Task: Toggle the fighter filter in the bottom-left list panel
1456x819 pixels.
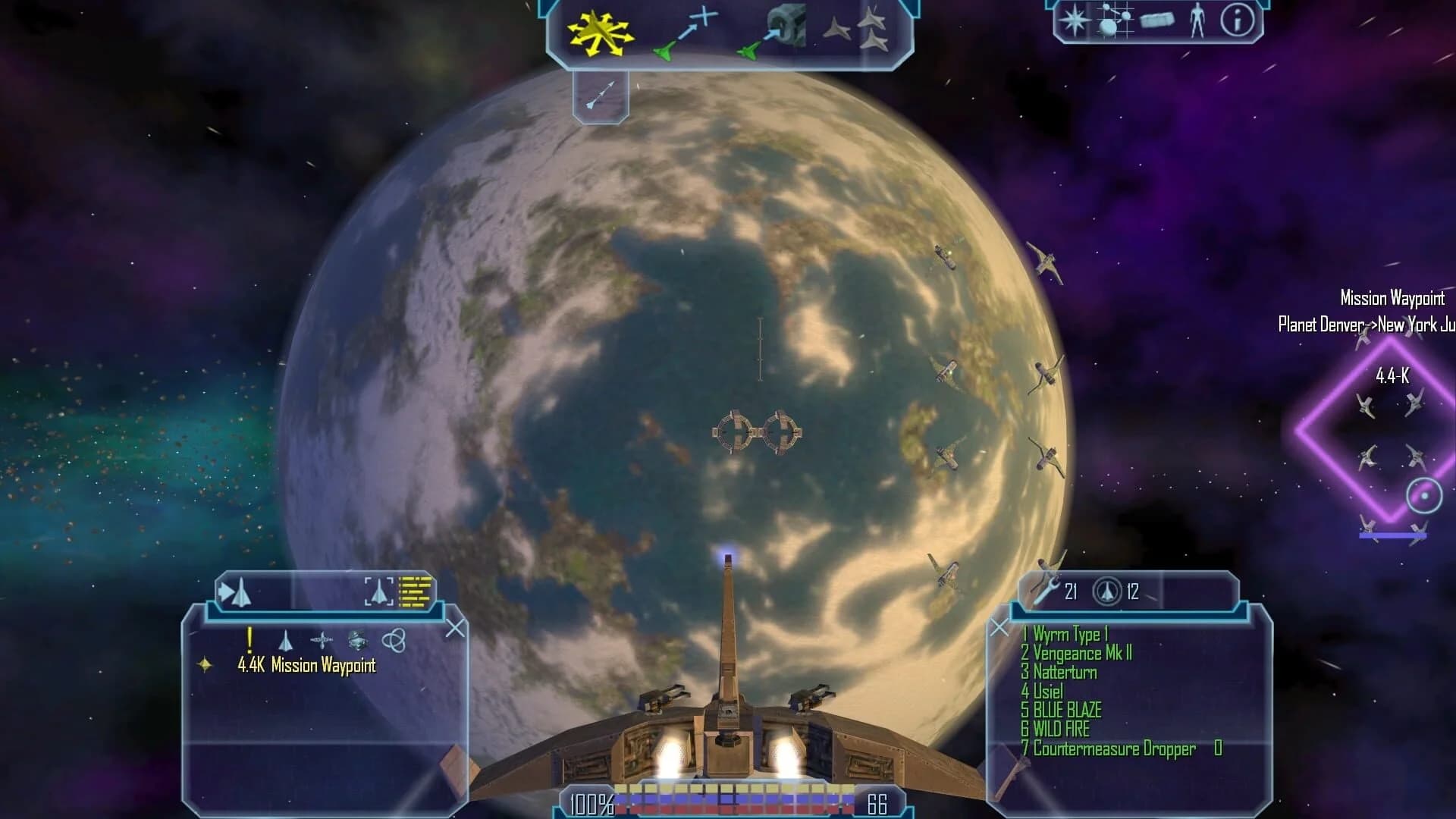Action: tap(286, 641)
